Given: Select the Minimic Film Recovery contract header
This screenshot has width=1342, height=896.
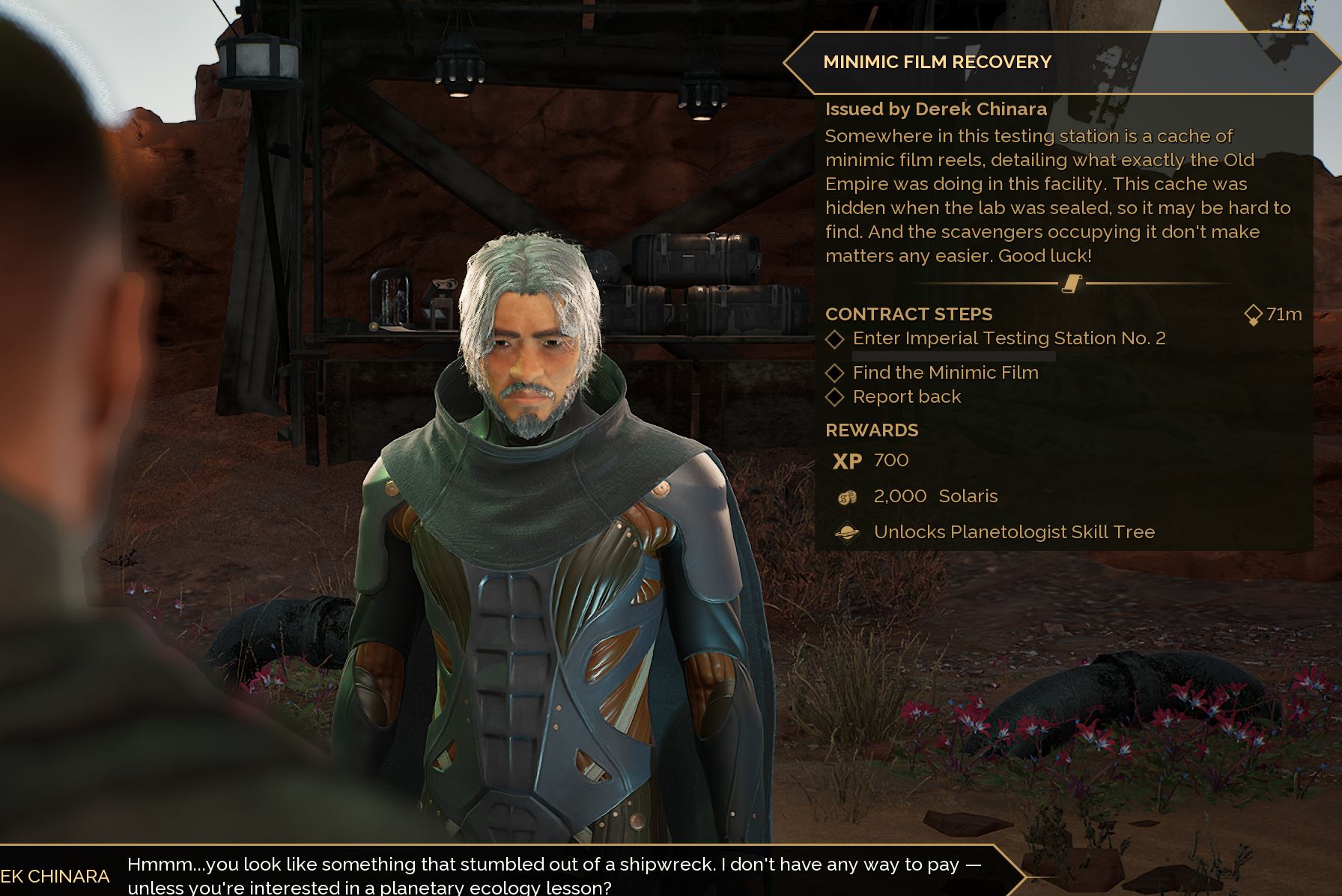Looking at the screenshot, I should coord(937,62).
